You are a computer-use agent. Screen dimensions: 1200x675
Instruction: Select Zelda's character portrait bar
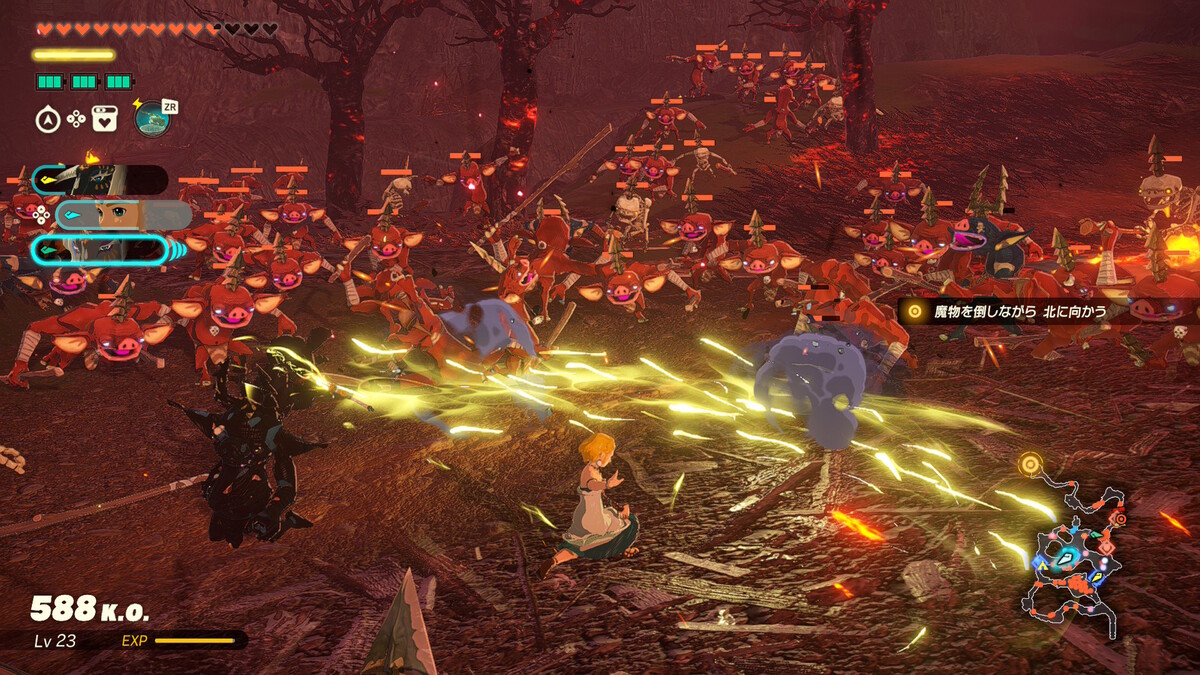point(123,215)
